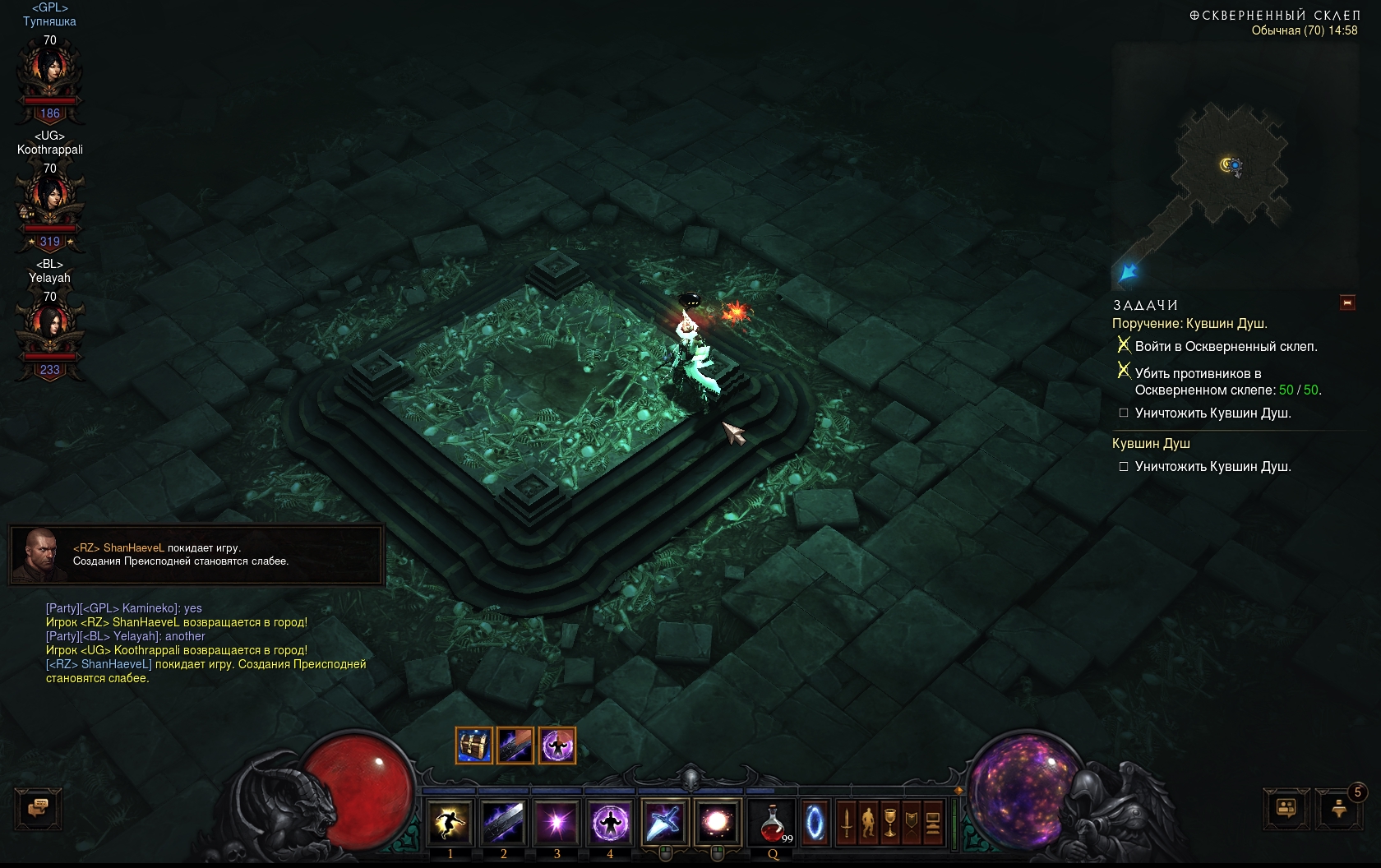The image size is (1381, 868).
Task: Open the skills menu sword icon
Action: pyautogui.click(x=847, y=822)
